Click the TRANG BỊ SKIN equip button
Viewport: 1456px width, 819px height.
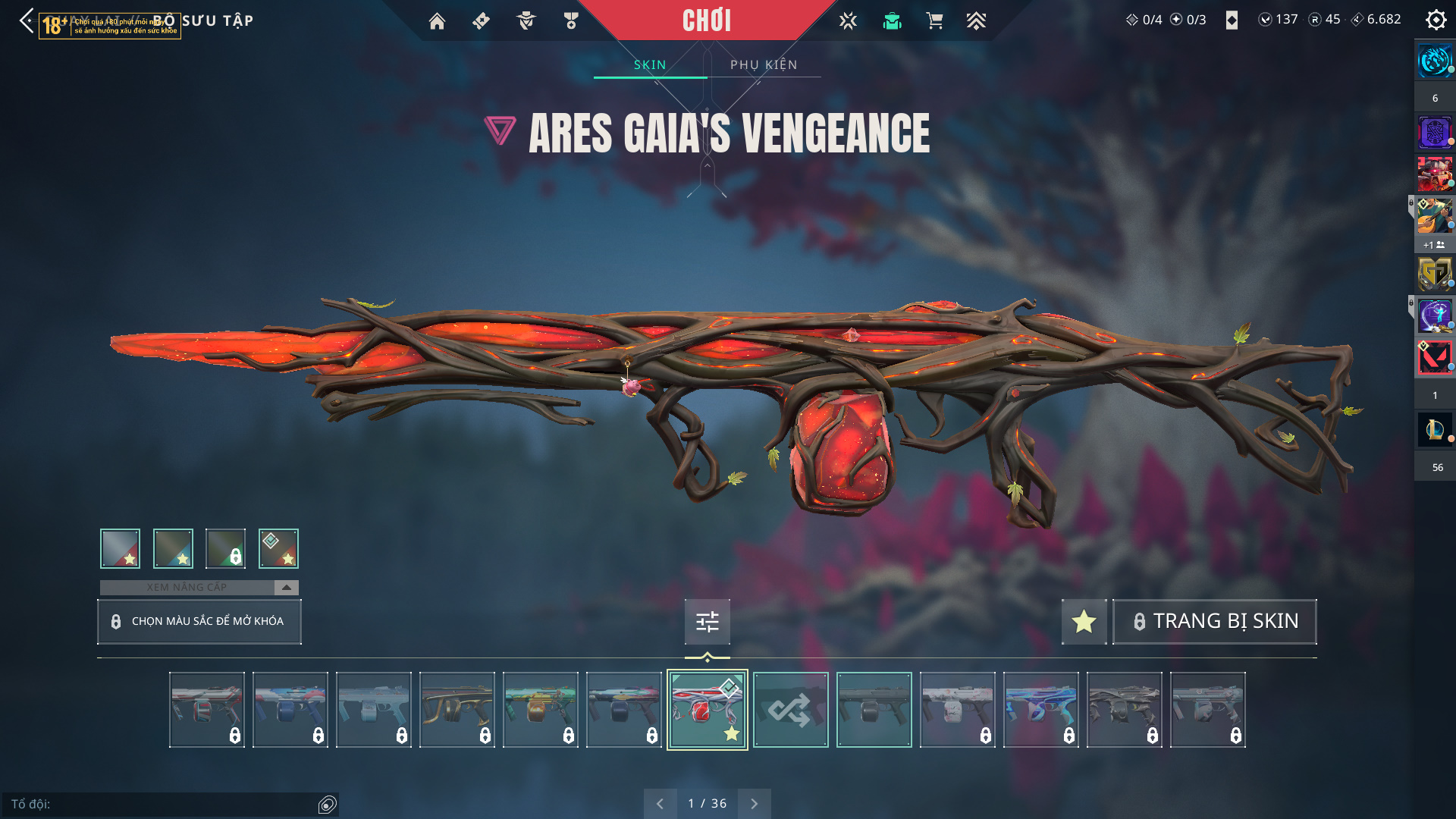1214,621
